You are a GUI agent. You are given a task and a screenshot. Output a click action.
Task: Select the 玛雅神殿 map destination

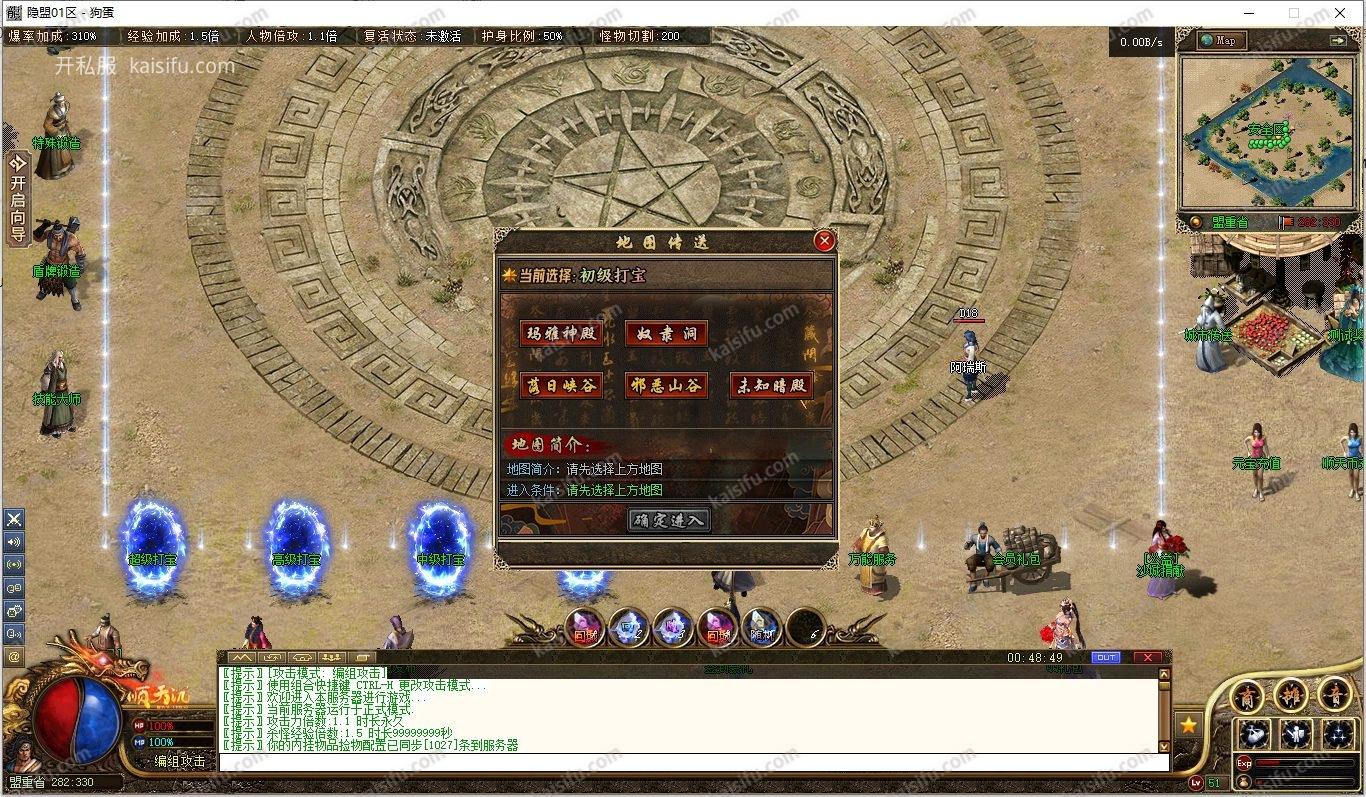coord(561,334)
